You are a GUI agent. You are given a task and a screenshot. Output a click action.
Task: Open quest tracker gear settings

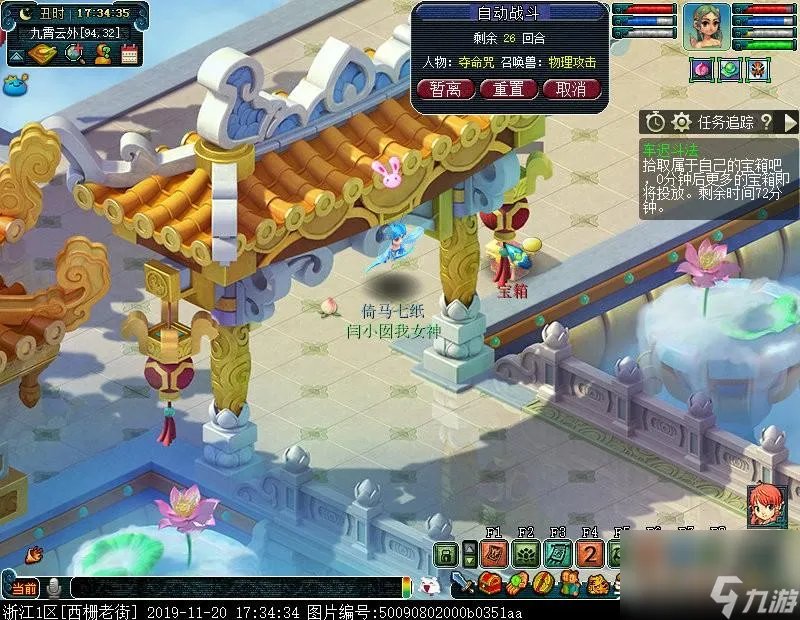click(x=682, y=122)
